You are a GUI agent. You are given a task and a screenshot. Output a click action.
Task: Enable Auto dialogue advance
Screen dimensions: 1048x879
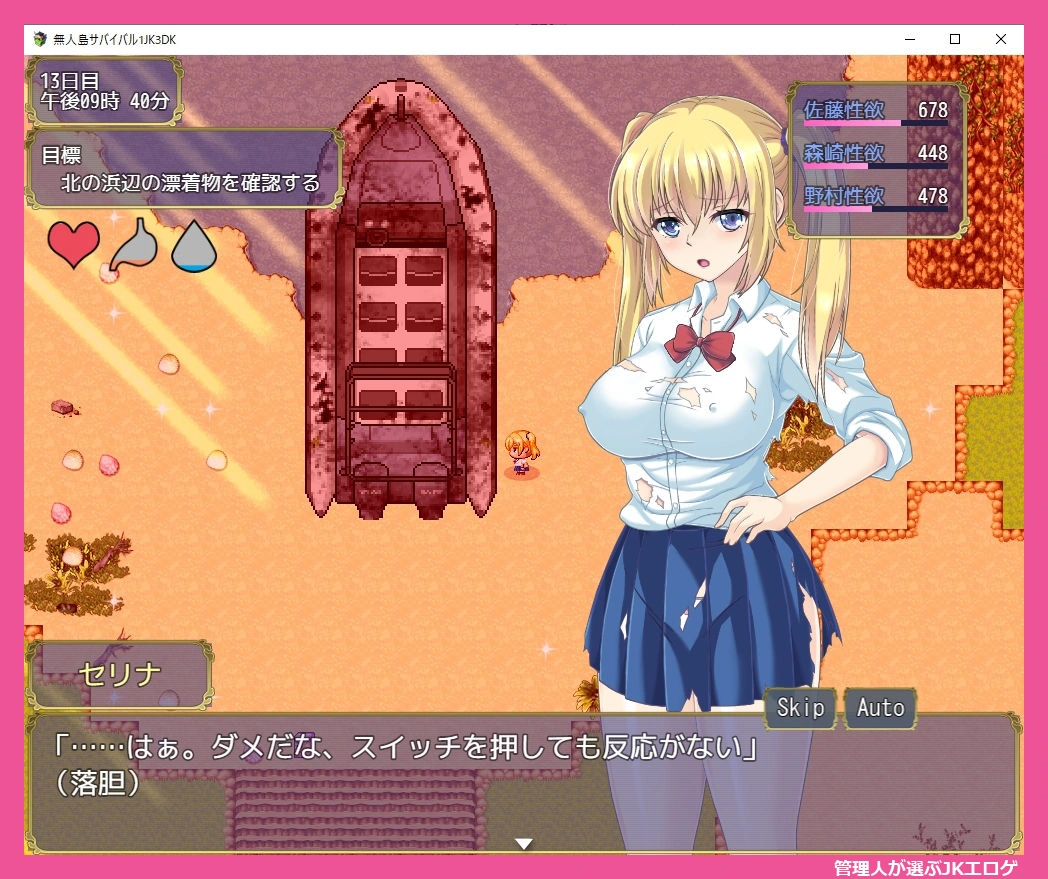tap(880, 708)
